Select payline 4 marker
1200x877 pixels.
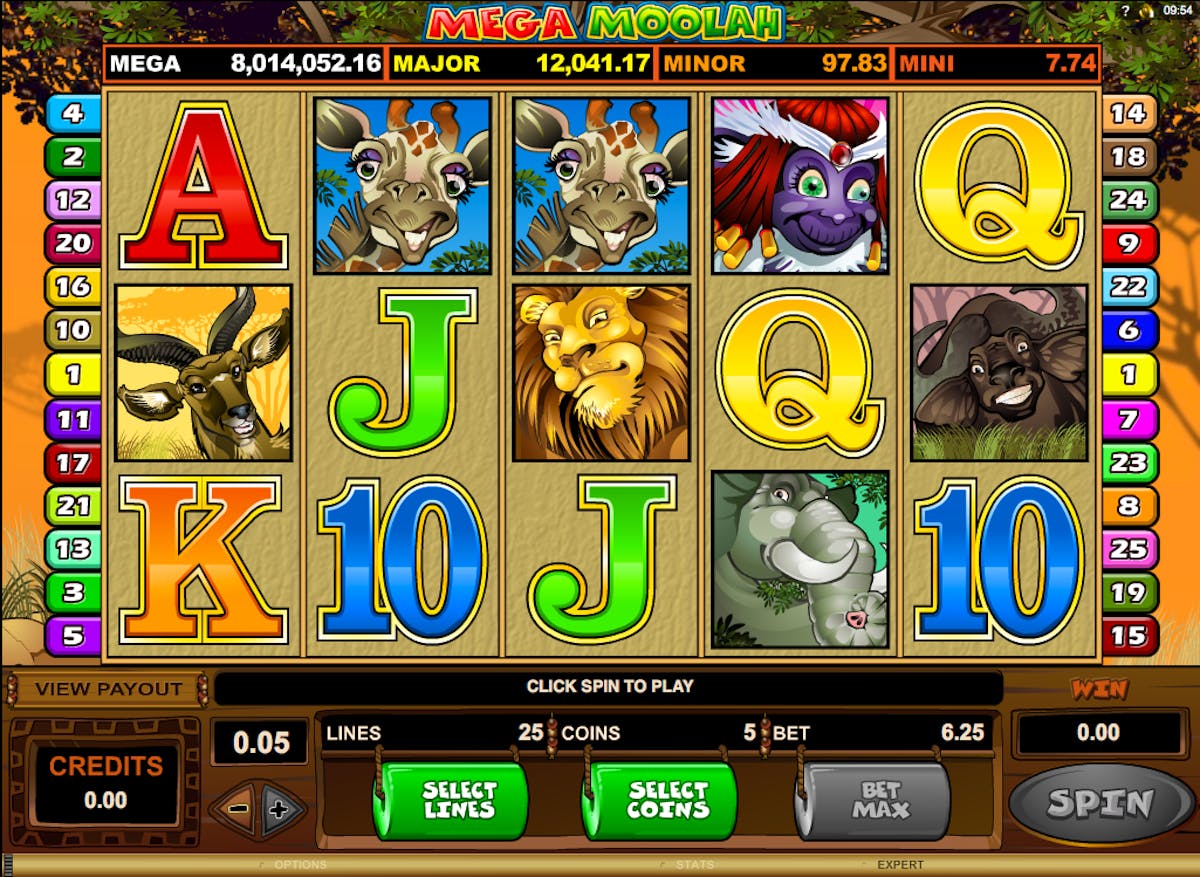pos(73,113)
